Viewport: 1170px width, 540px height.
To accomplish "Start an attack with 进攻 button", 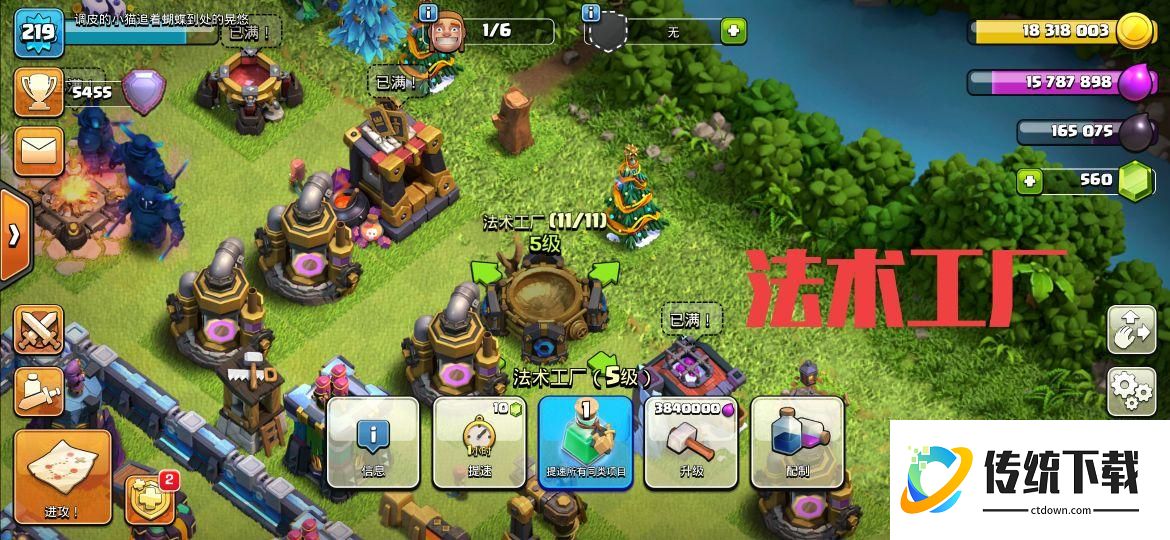I will [x=62, y=476].
